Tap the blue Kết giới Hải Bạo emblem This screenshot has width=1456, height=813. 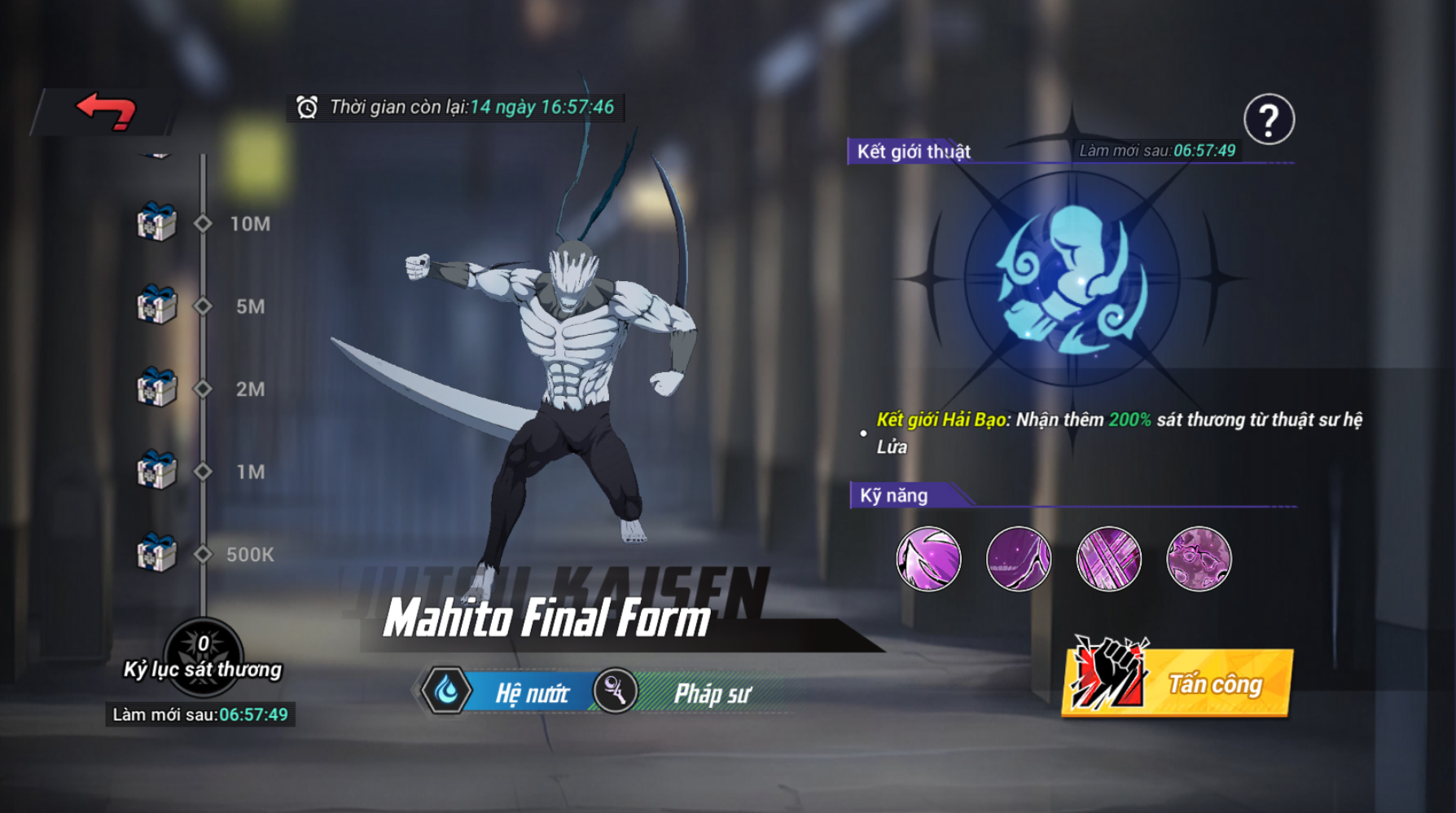click(1072, 279)
